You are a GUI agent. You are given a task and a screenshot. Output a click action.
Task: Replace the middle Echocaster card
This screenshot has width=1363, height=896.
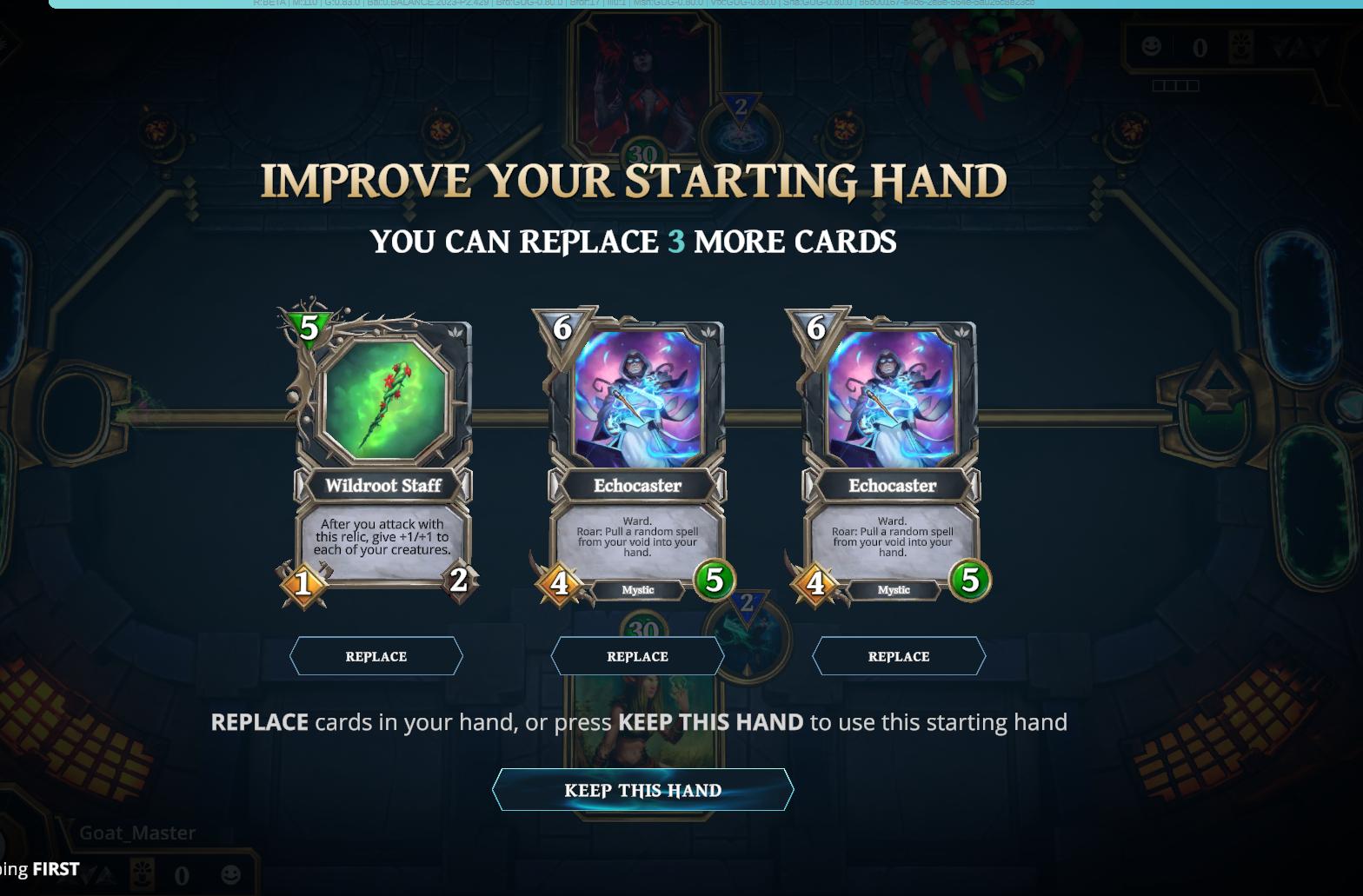tap(637, 656)
